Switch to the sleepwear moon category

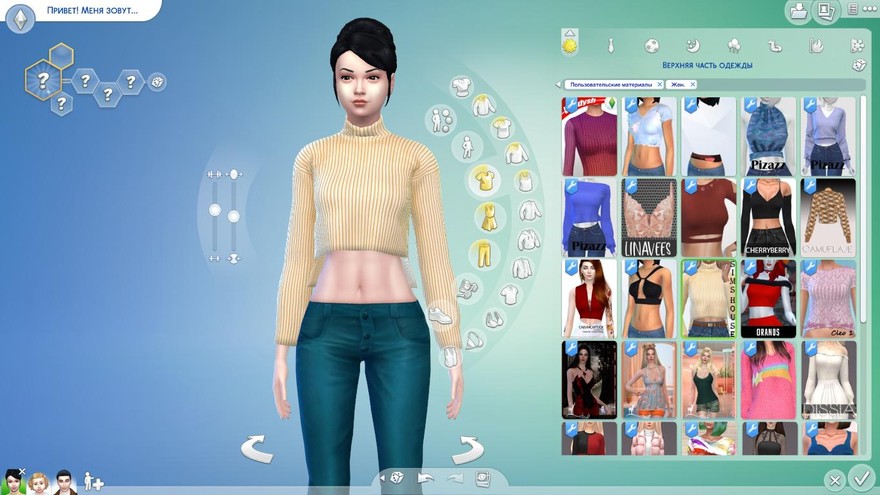[x=692, y=45]
